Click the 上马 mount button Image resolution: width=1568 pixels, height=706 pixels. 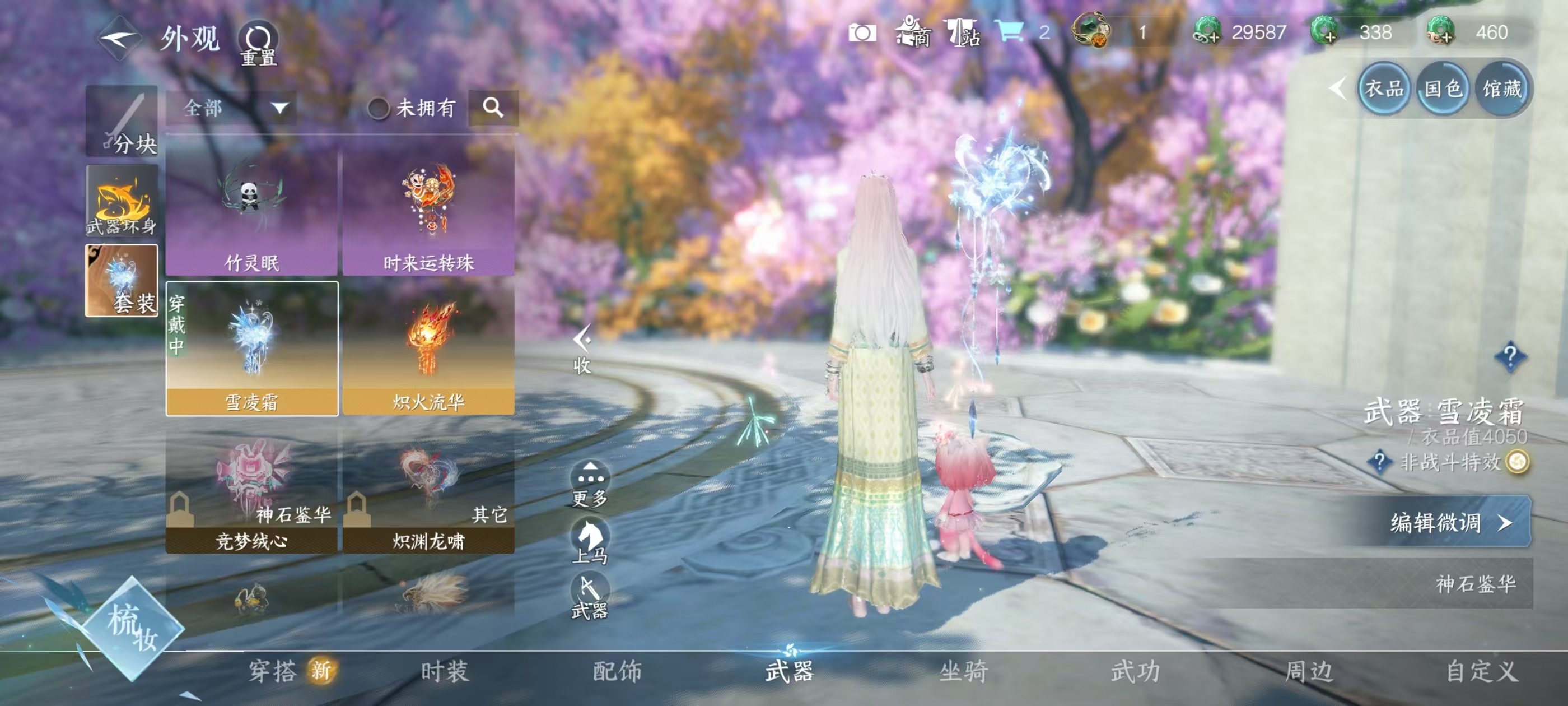click(590, 541)
